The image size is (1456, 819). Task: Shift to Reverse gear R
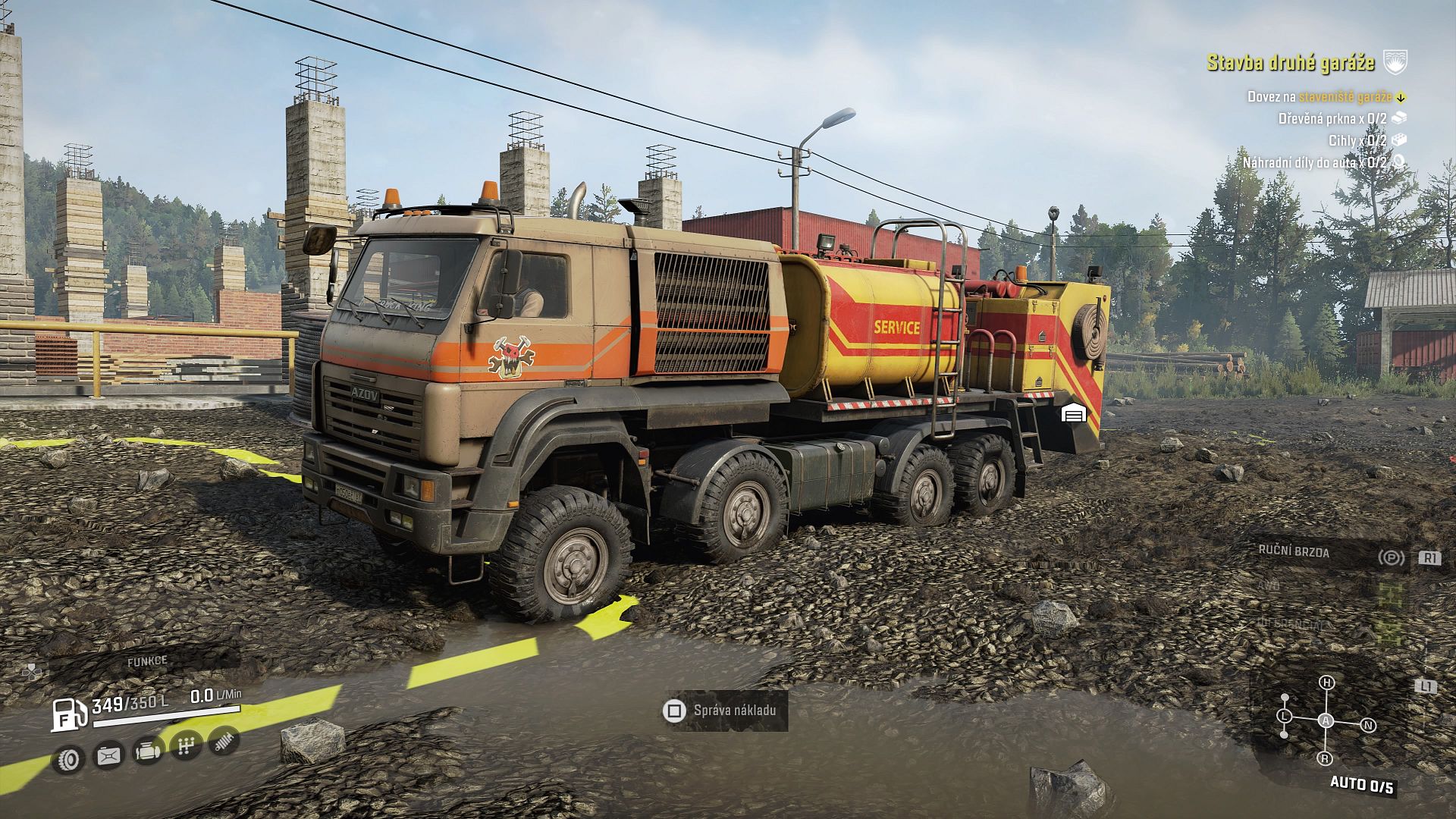(1326, 758)
